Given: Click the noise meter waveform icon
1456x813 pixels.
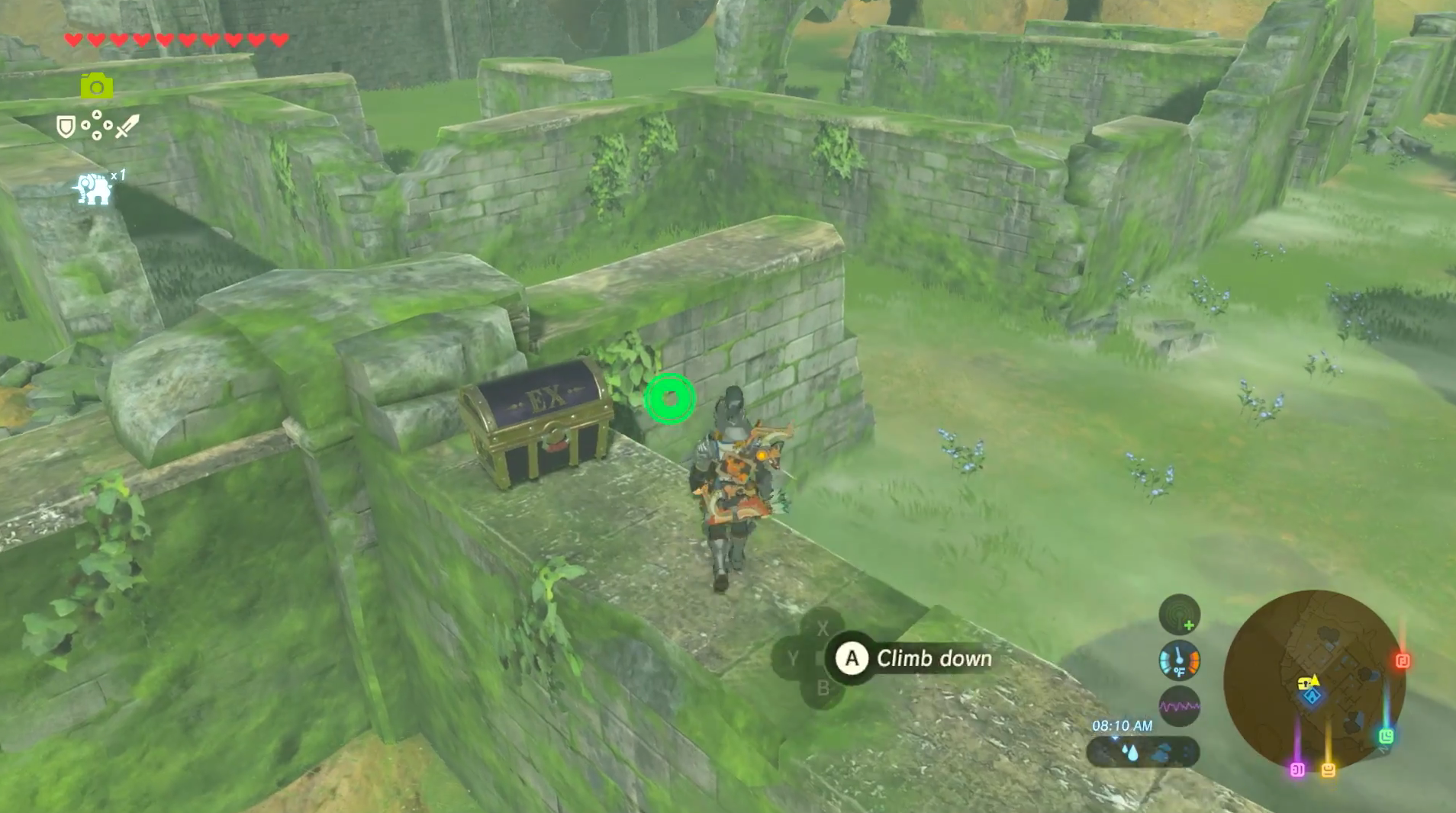Looking at the screenshot, I should tap(1180, 706).
